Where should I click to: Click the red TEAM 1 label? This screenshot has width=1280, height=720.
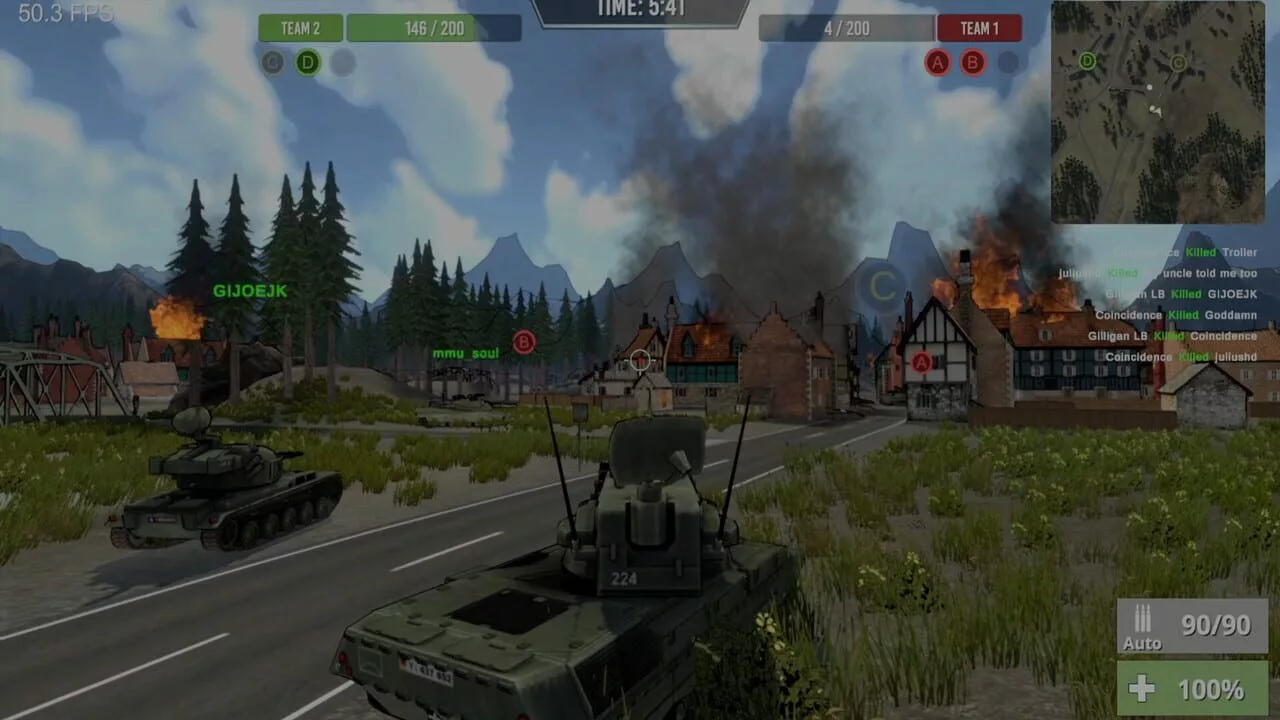979,28
